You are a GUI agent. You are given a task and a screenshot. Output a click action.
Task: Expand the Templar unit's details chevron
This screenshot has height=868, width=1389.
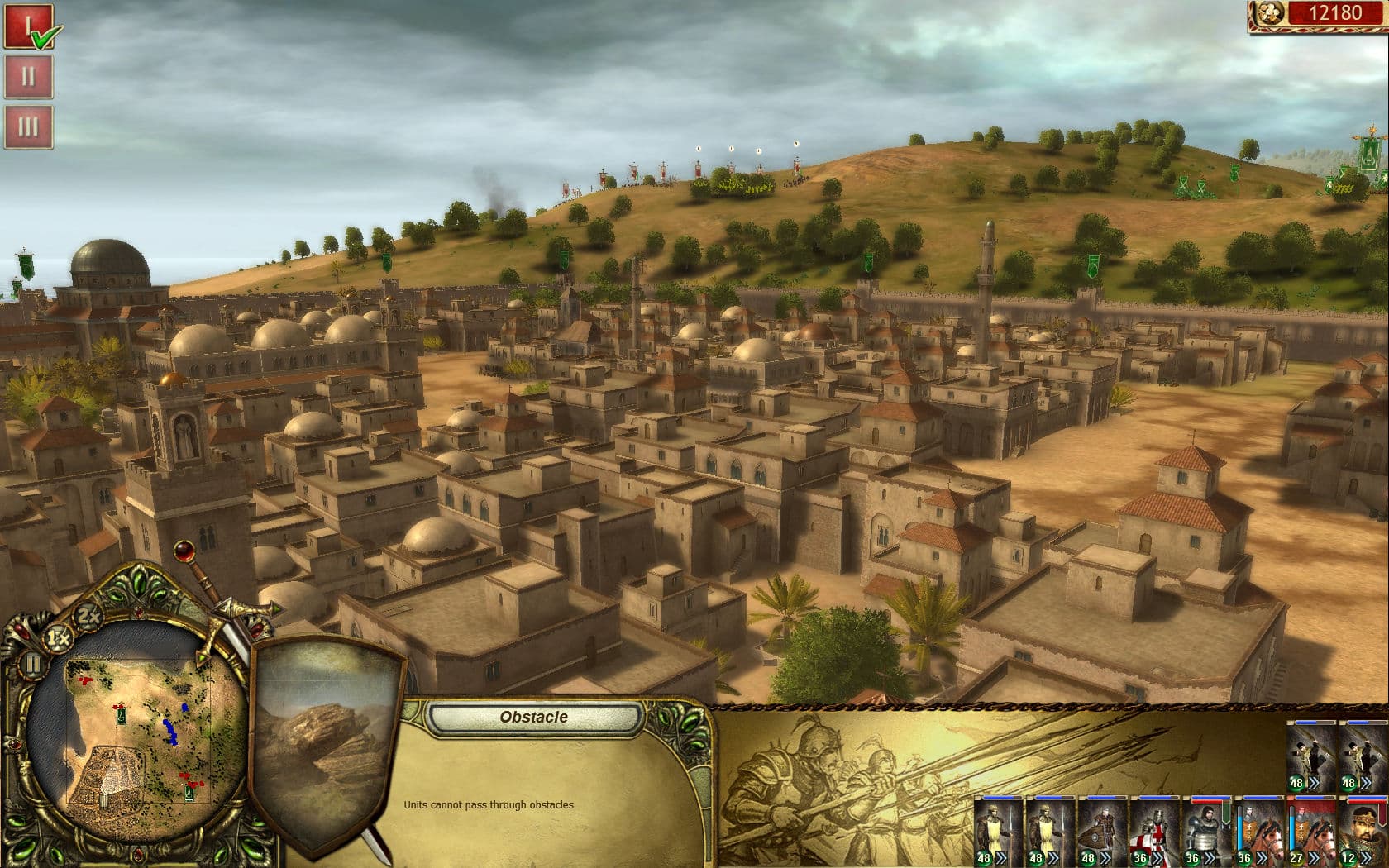tap(1157, 856)
